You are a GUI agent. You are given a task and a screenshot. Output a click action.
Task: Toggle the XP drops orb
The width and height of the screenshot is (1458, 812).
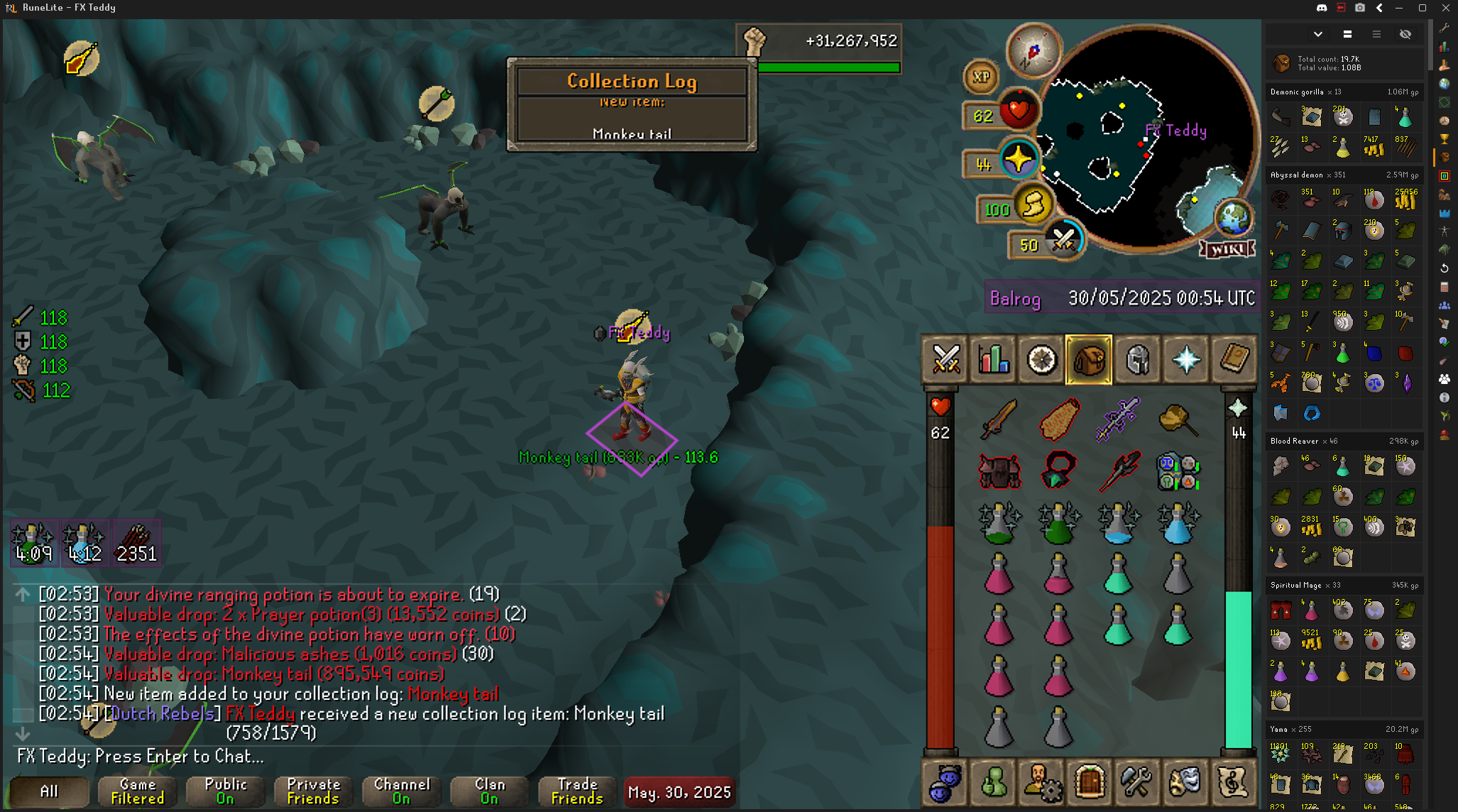tap(981, 77)
